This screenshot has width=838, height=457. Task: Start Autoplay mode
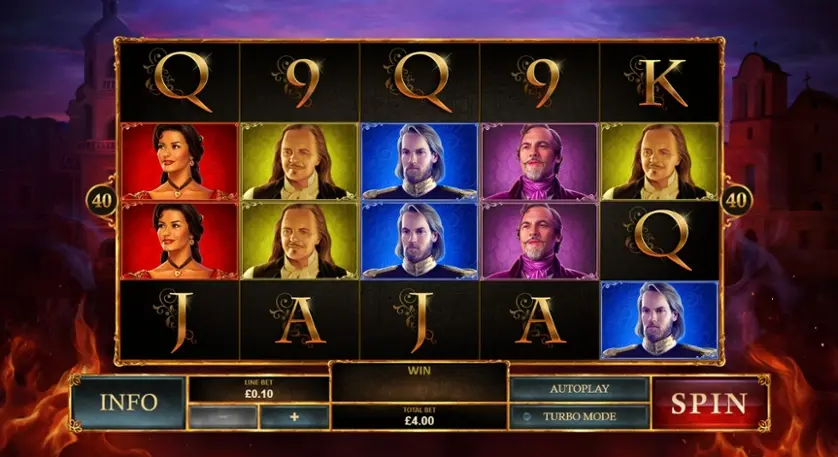[x=578, y=389]
